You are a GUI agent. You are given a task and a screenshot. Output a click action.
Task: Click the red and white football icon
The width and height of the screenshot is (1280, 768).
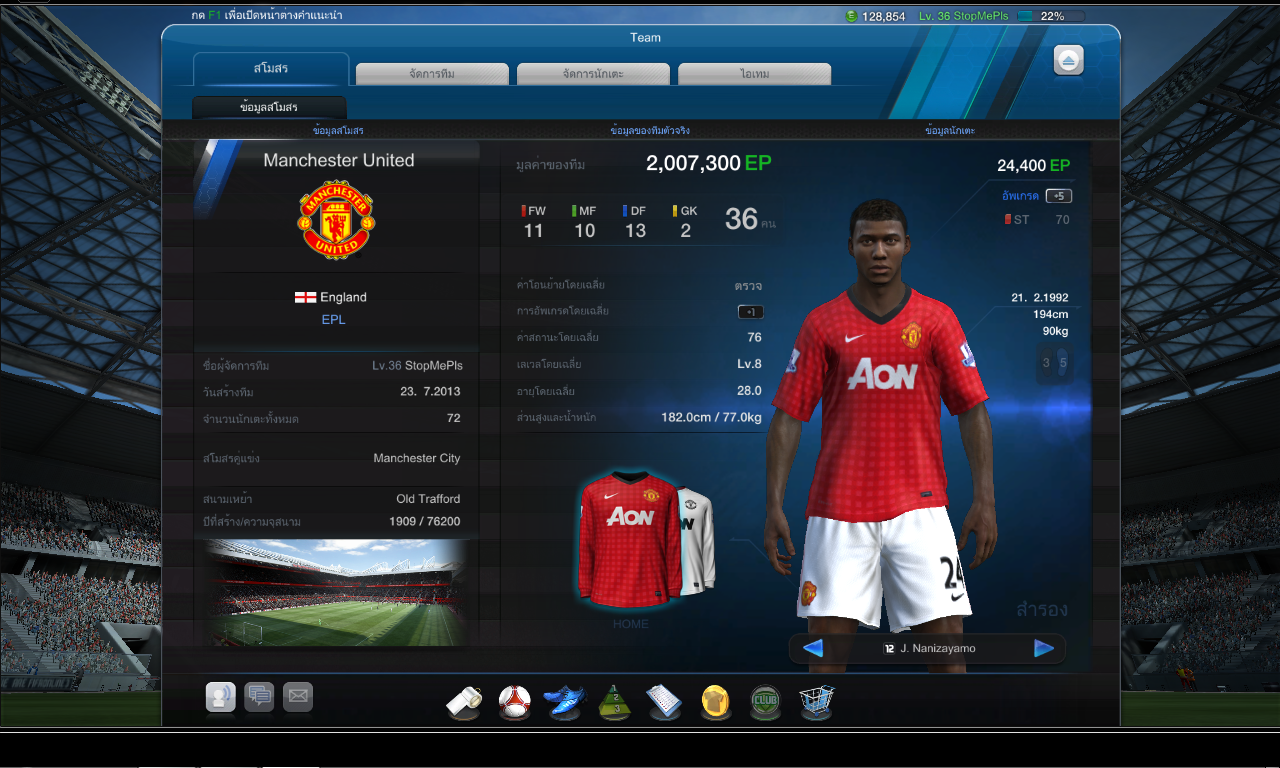pyautogui.click(x=515, y=701)
